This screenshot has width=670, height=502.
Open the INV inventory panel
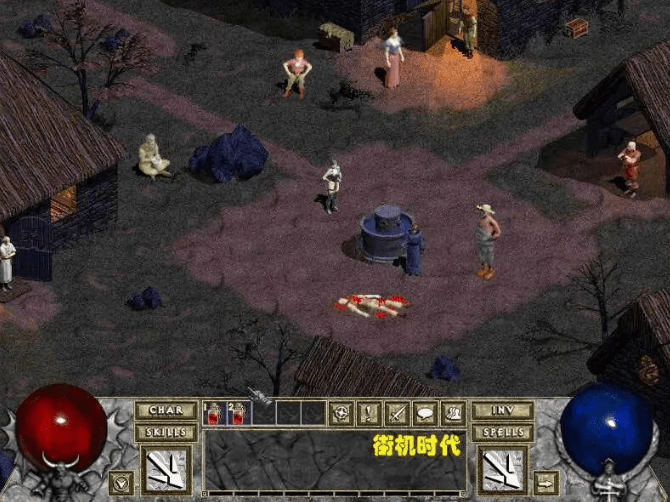pyautogui.click(x=503, y=410)
